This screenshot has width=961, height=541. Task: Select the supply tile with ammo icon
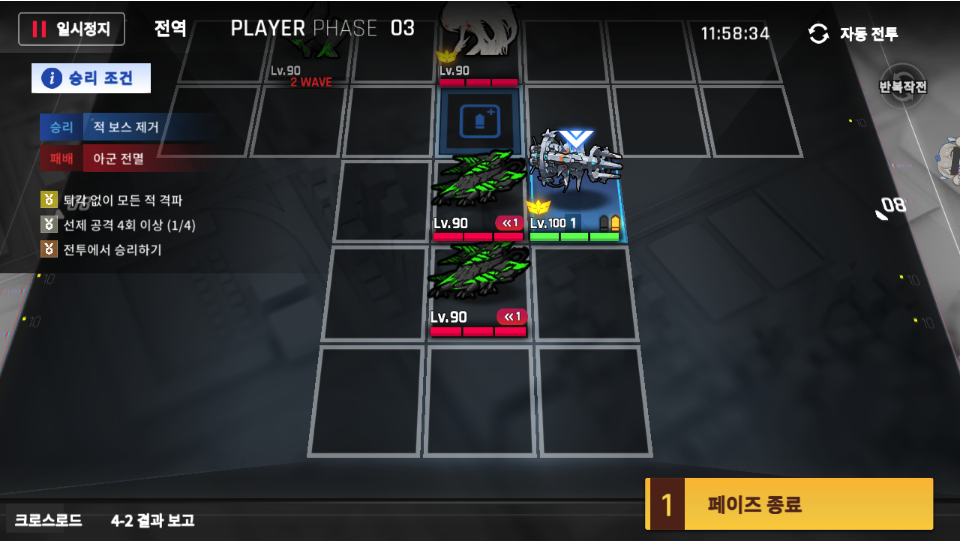coord(476,123)
